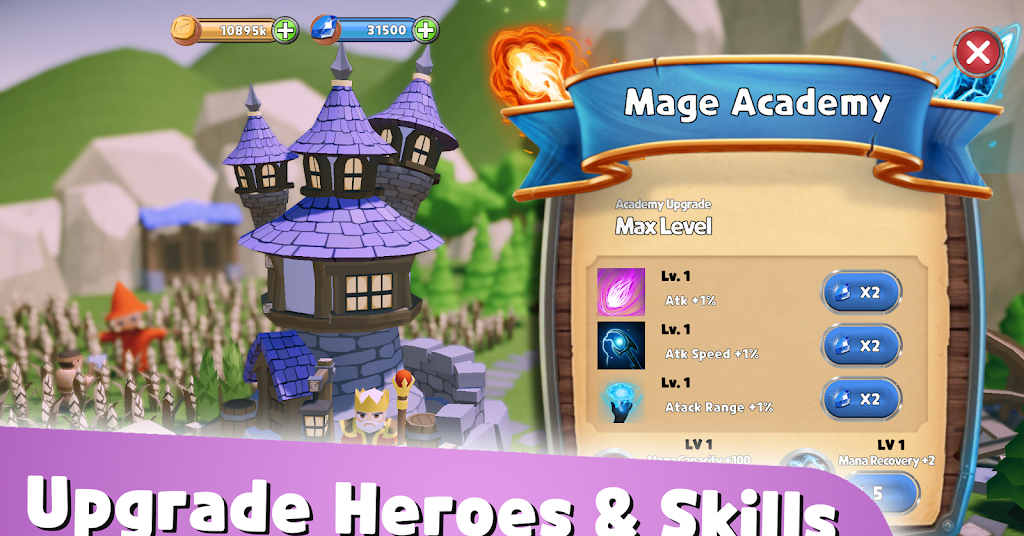Screen dimensions: 1024x536
Task: Select the Atk Speed skill icon
Action: [622, 345]
